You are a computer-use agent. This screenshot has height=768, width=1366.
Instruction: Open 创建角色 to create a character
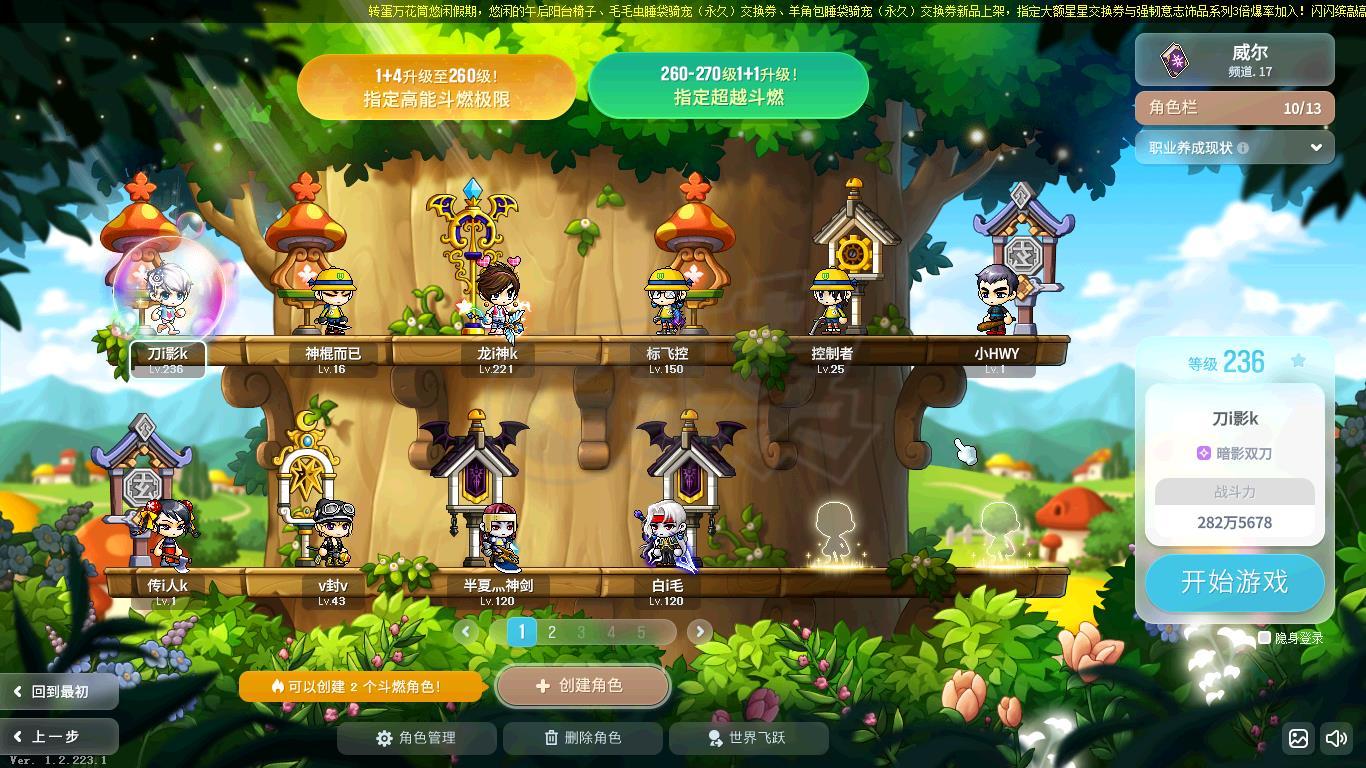582,686
